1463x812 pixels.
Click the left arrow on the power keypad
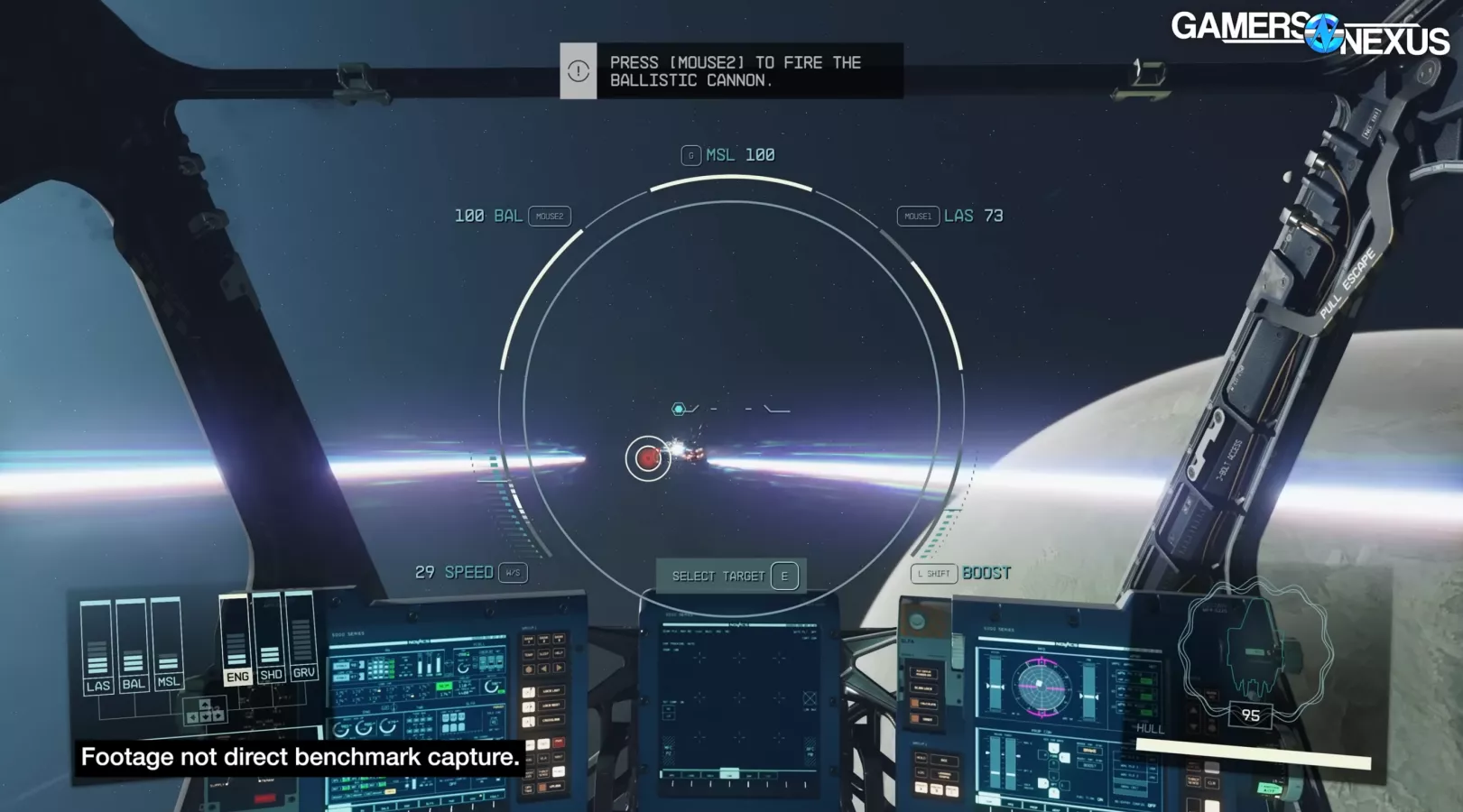[193, 717]
